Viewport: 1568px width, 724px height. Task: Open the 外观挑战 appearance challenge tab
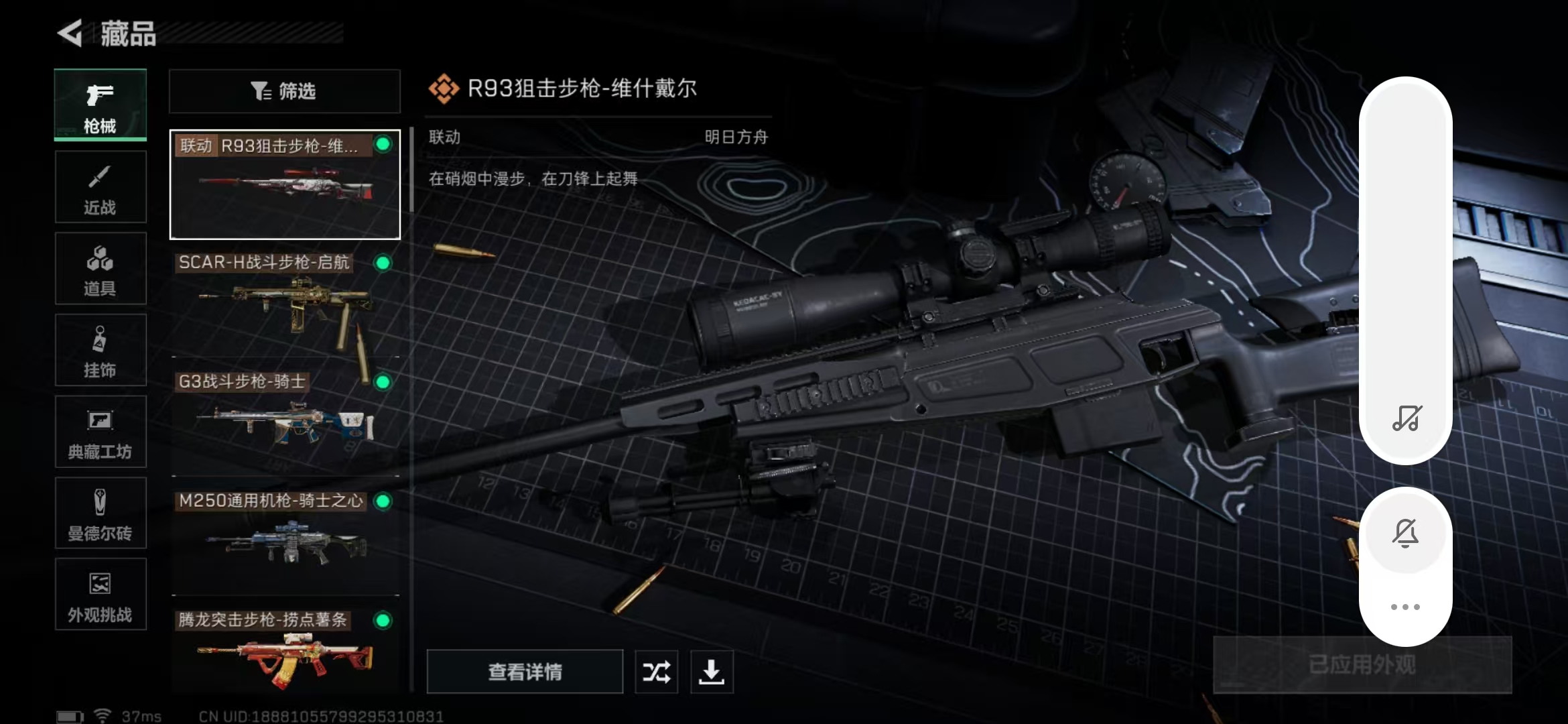point(101,595)
